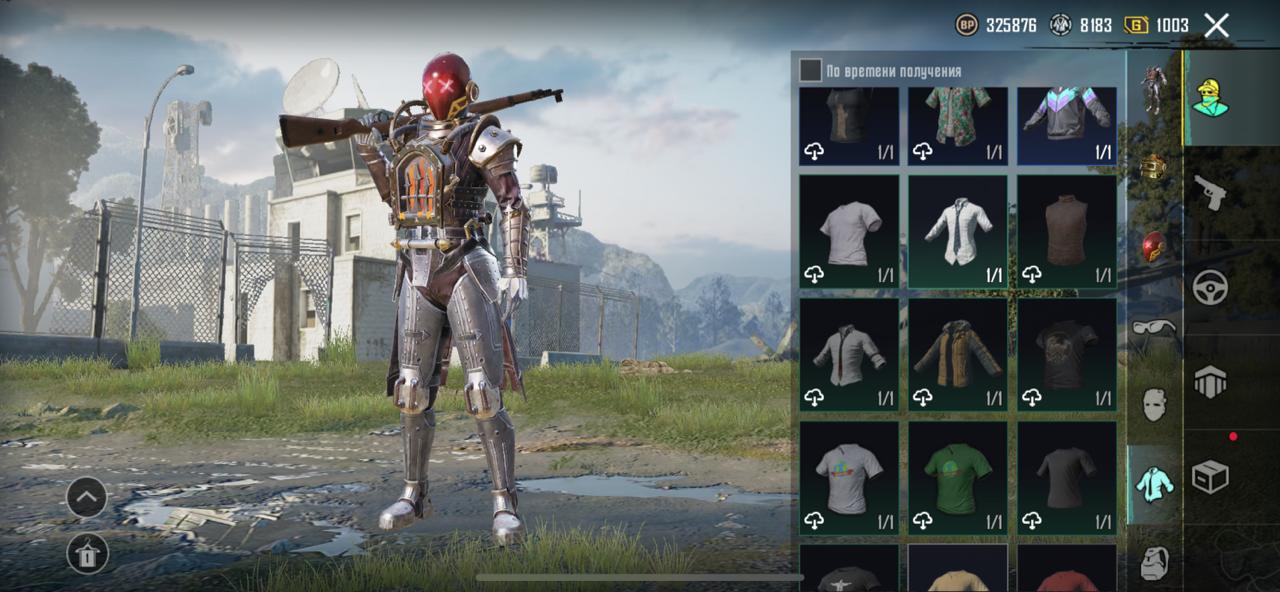Switch to the face mask subcategory tab
The width and height of the screenshot is (1280, 592).
(1154, 405)
